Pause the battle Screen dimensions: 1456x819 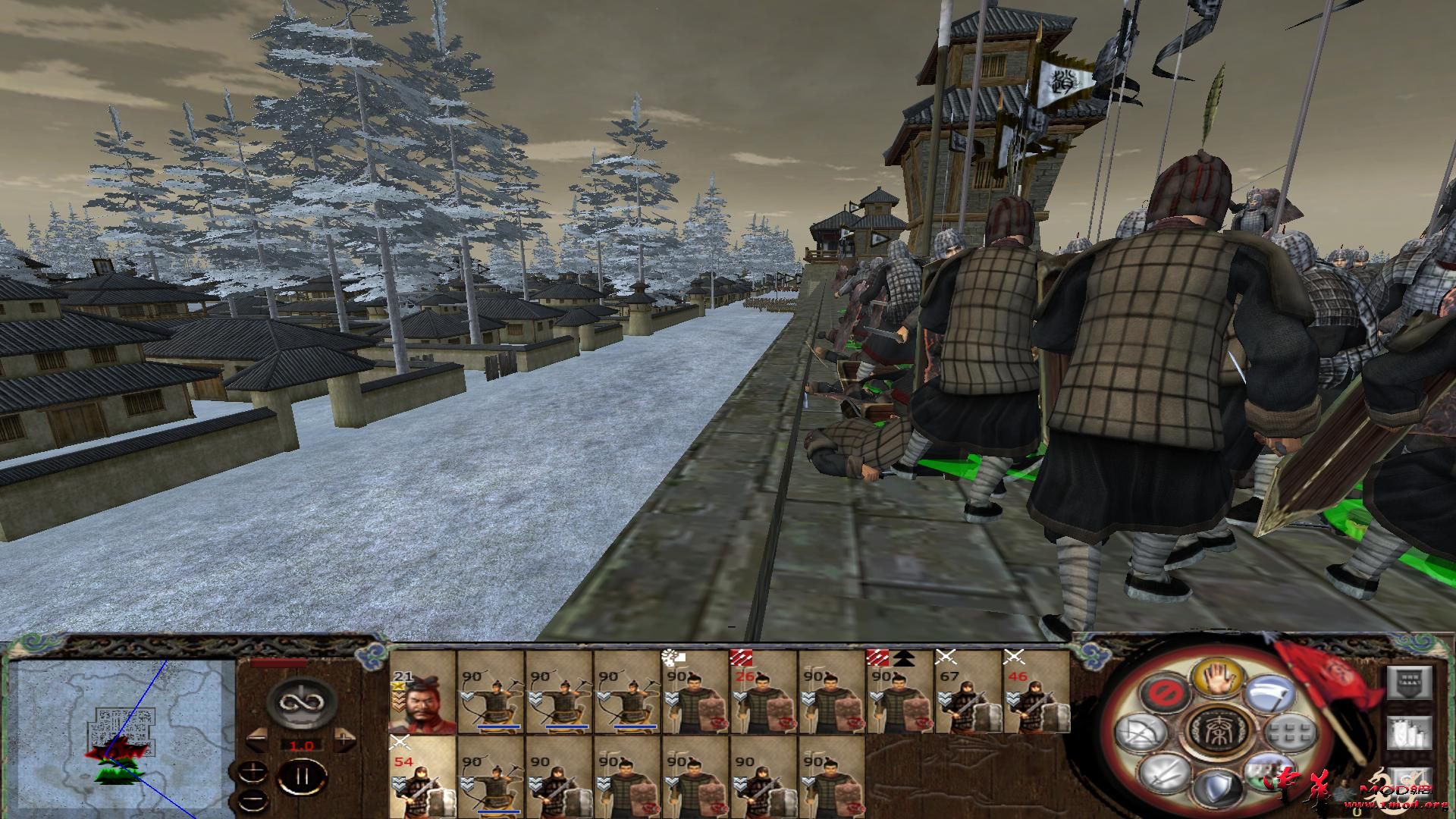(301, 779)
